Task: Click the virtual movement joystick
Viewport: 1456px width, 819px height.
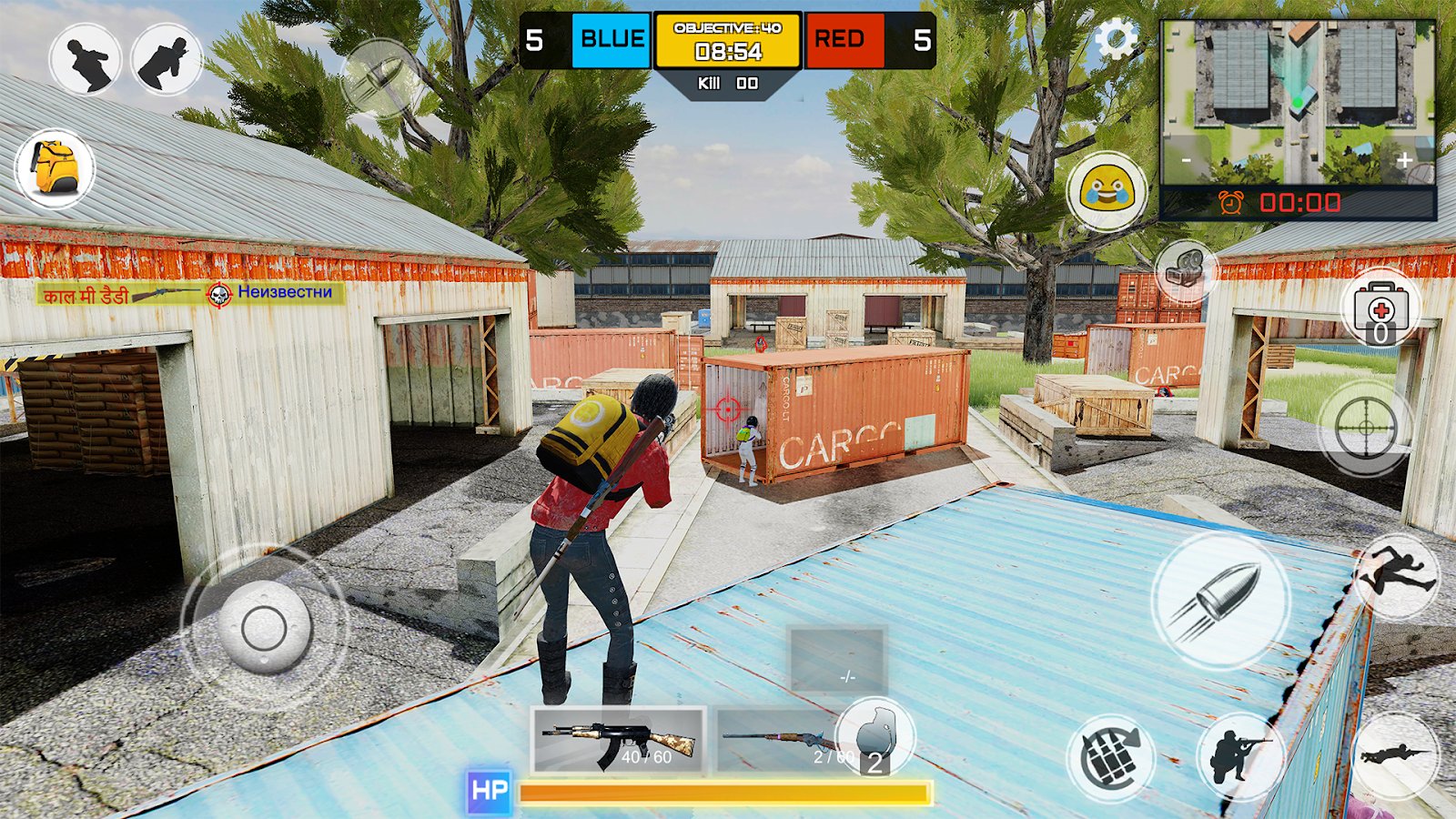Action: click(264, 627)
